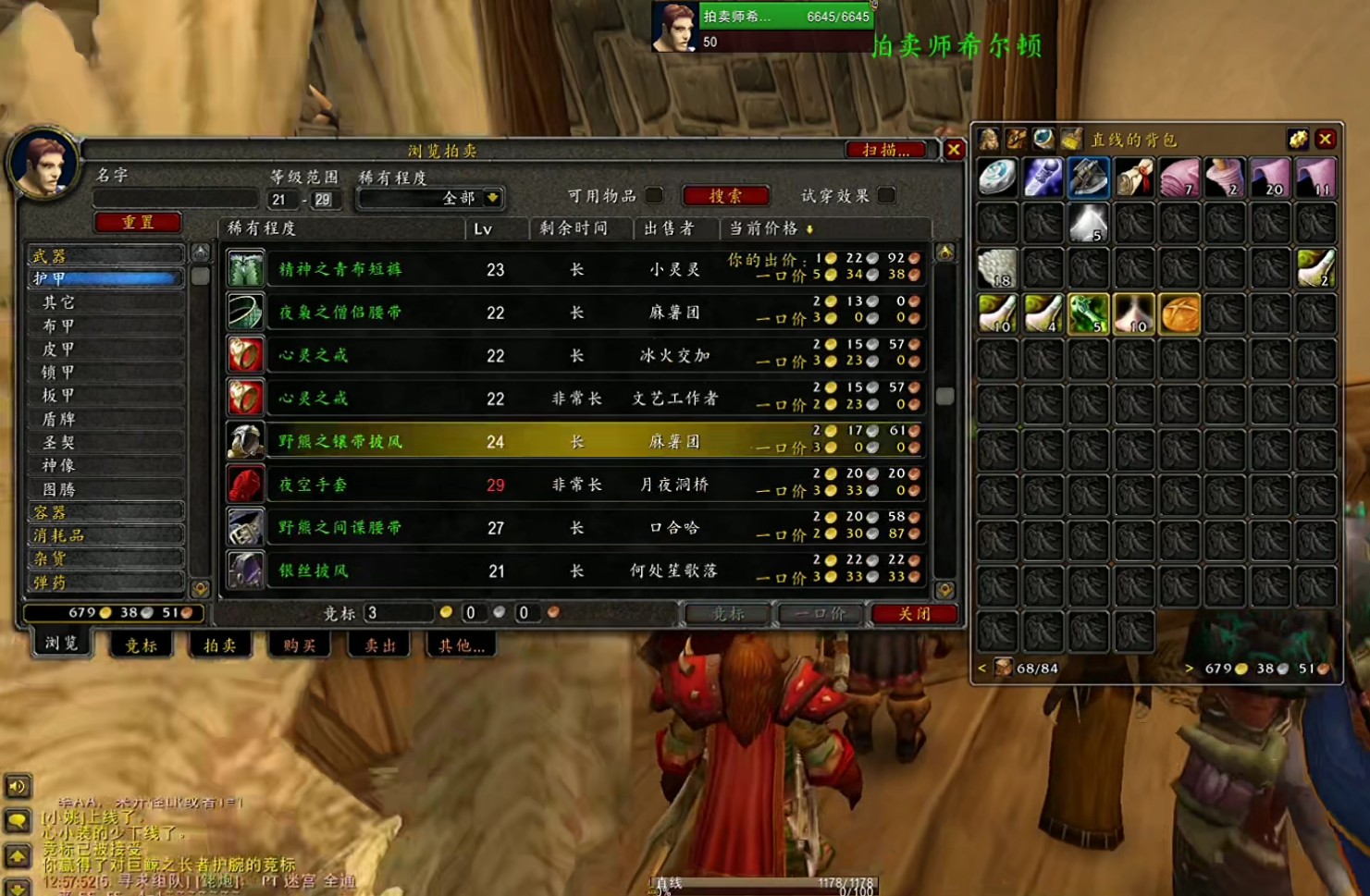Click the ring icon next to 心灵之戒
Image resolution: width=1370 pixels, height=896 pixels.
[245, 354]
